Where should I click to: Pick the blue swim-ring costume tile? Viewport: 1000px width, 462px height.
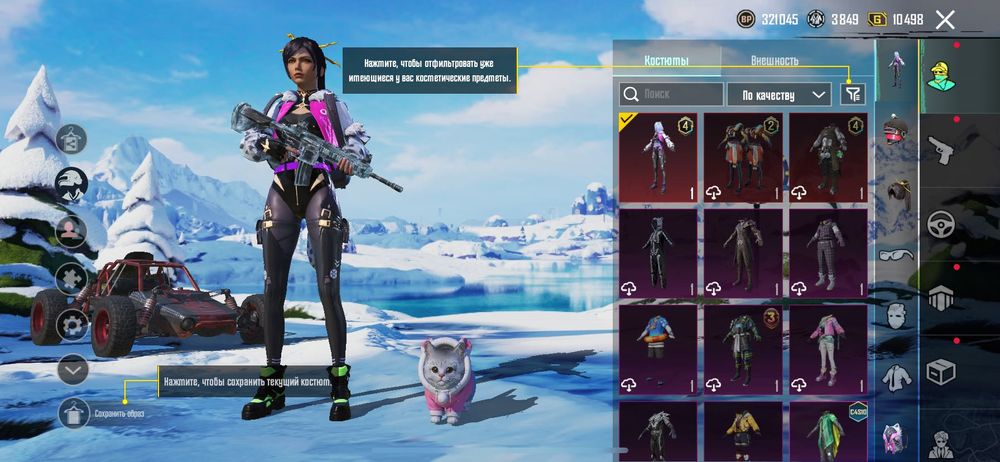click(658, 348)
